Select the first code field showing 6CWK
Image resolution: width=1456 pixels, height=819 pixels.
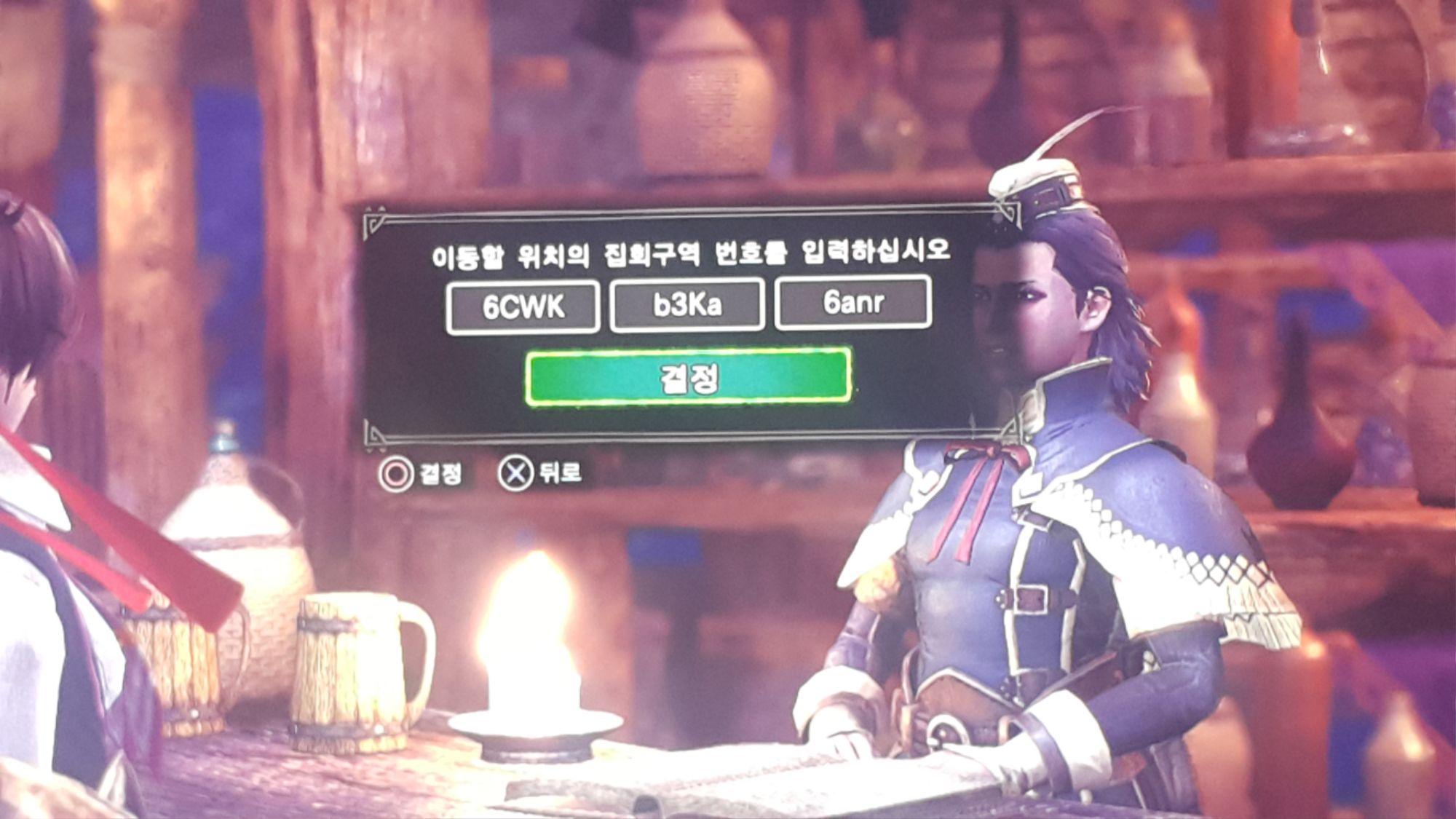coord(526,306)
